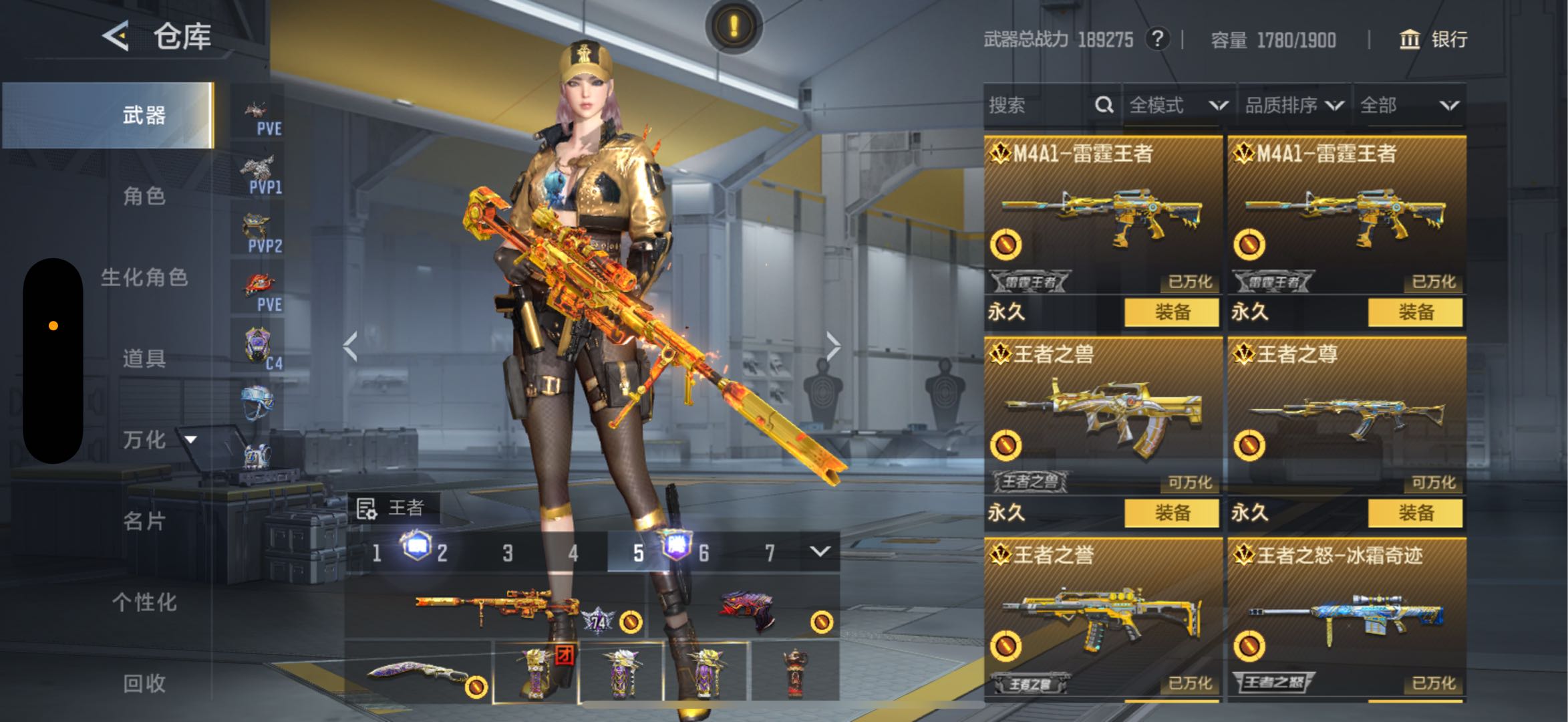Switch to loadout slot 3
Image resolution: width=1568 pixels, height=722 pixels.
(x=508, y=553)
